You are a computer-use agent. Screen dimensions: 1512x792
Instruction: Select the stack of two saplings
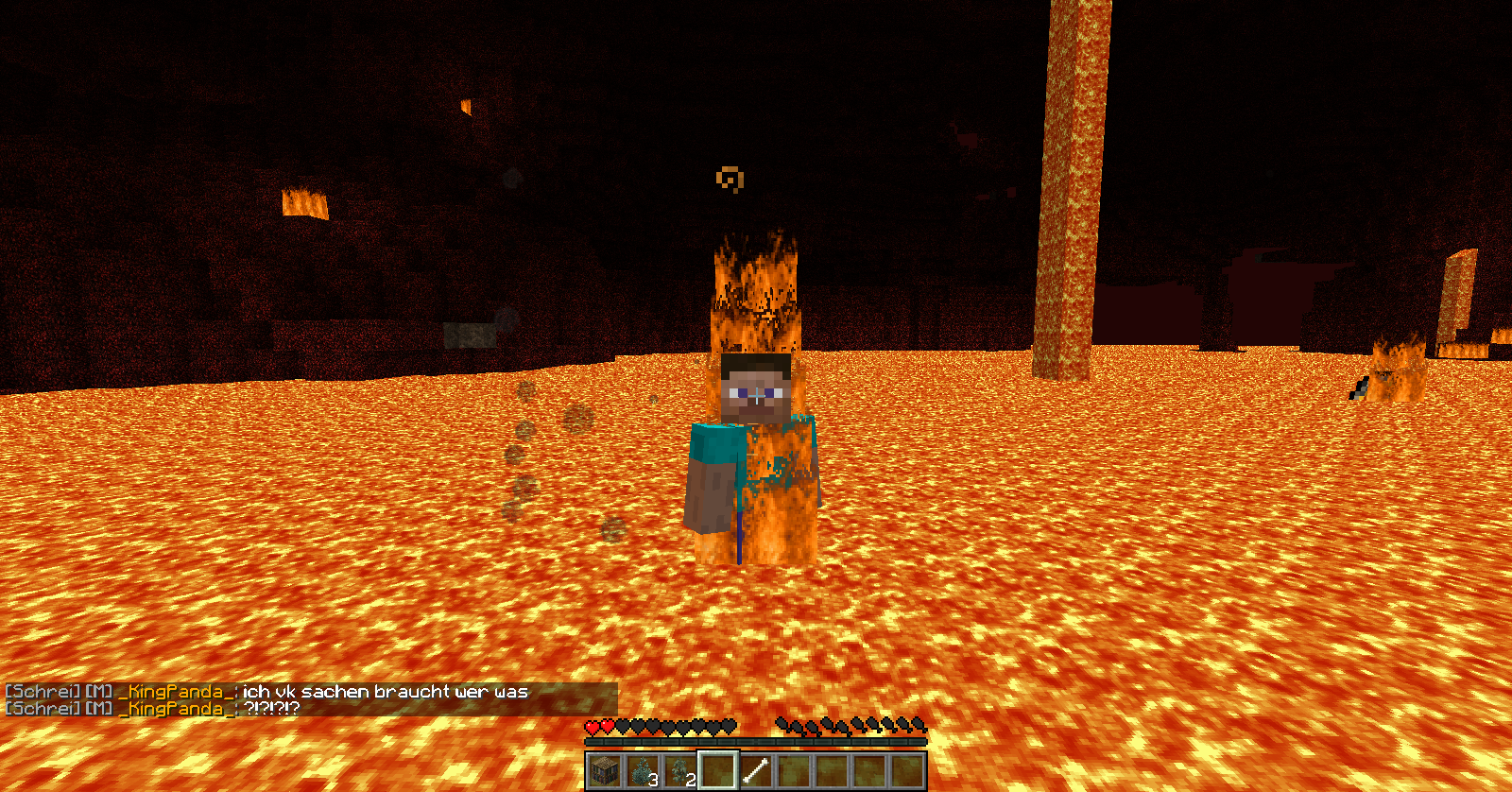[x=679, y=770]
